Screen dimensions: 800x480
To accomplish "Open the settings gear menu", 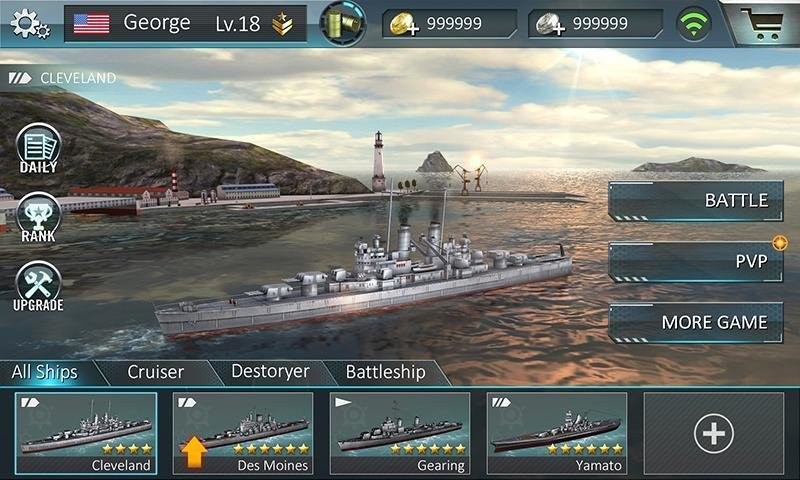I will tap(28, 23).
